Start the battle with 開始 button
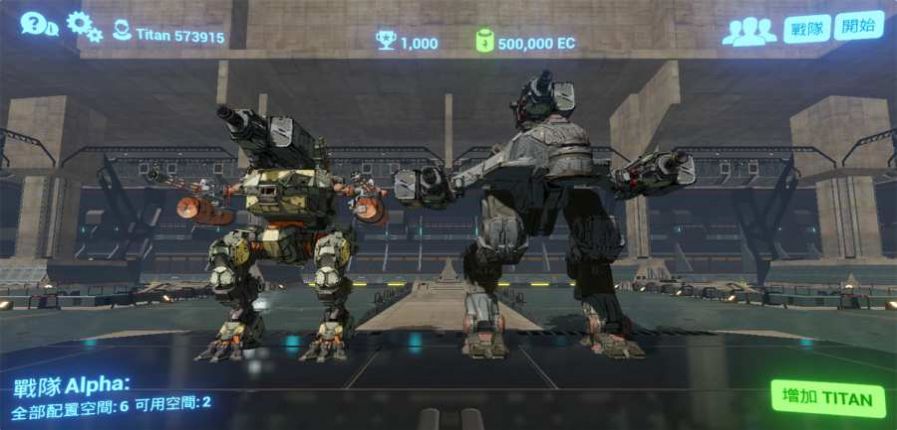Viewport: 897px width, 430px height. click(x=858, y=26)
